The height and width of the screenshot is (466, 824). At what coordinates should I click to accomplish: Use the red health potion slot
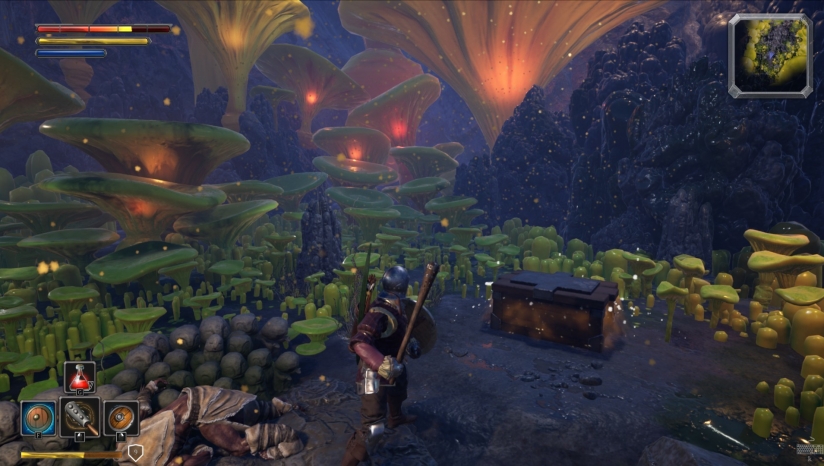click(80, 378)
